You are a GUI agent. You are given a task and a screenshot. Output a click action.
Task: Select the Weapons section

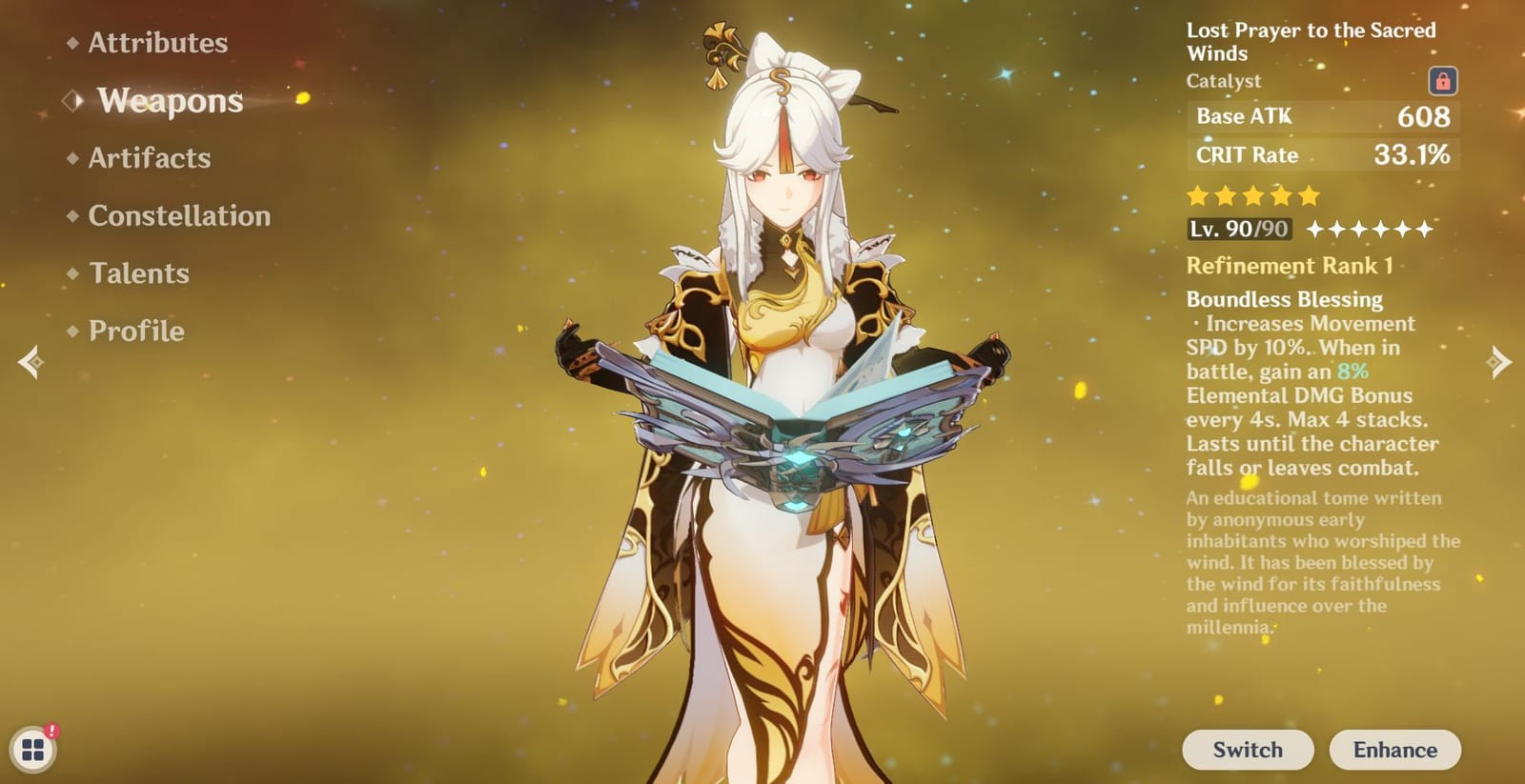pos(170,102)
